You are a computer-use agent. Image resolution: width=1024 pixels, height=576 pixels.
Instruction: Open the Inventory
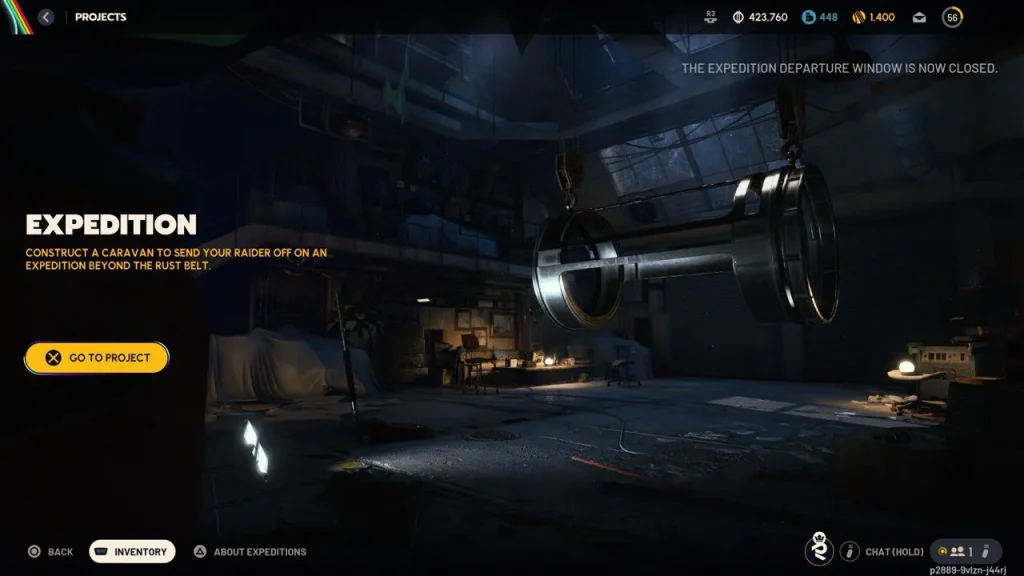132,551
